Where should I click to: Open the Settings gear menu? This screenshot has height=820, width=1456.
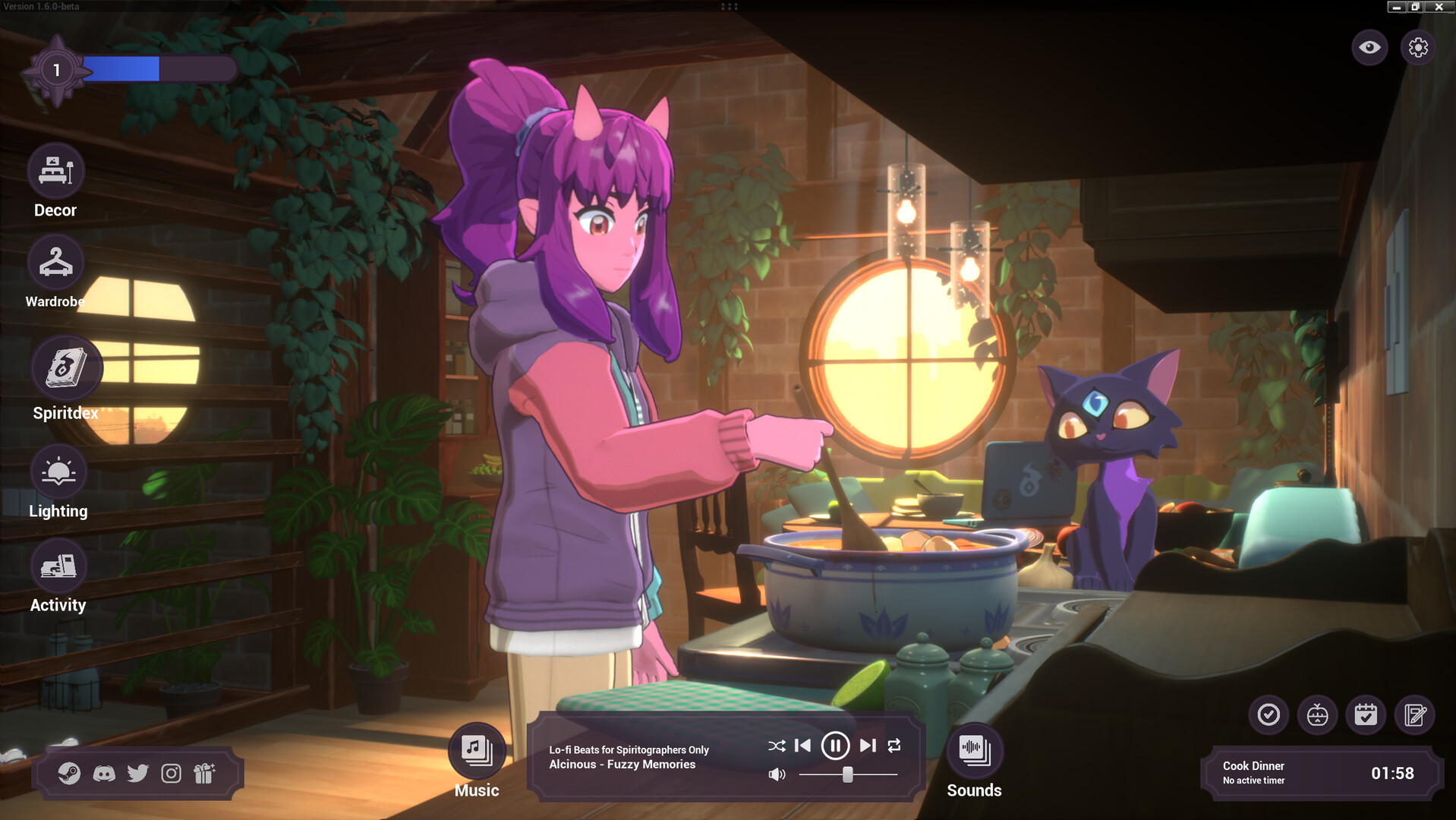pos(1418,47)
